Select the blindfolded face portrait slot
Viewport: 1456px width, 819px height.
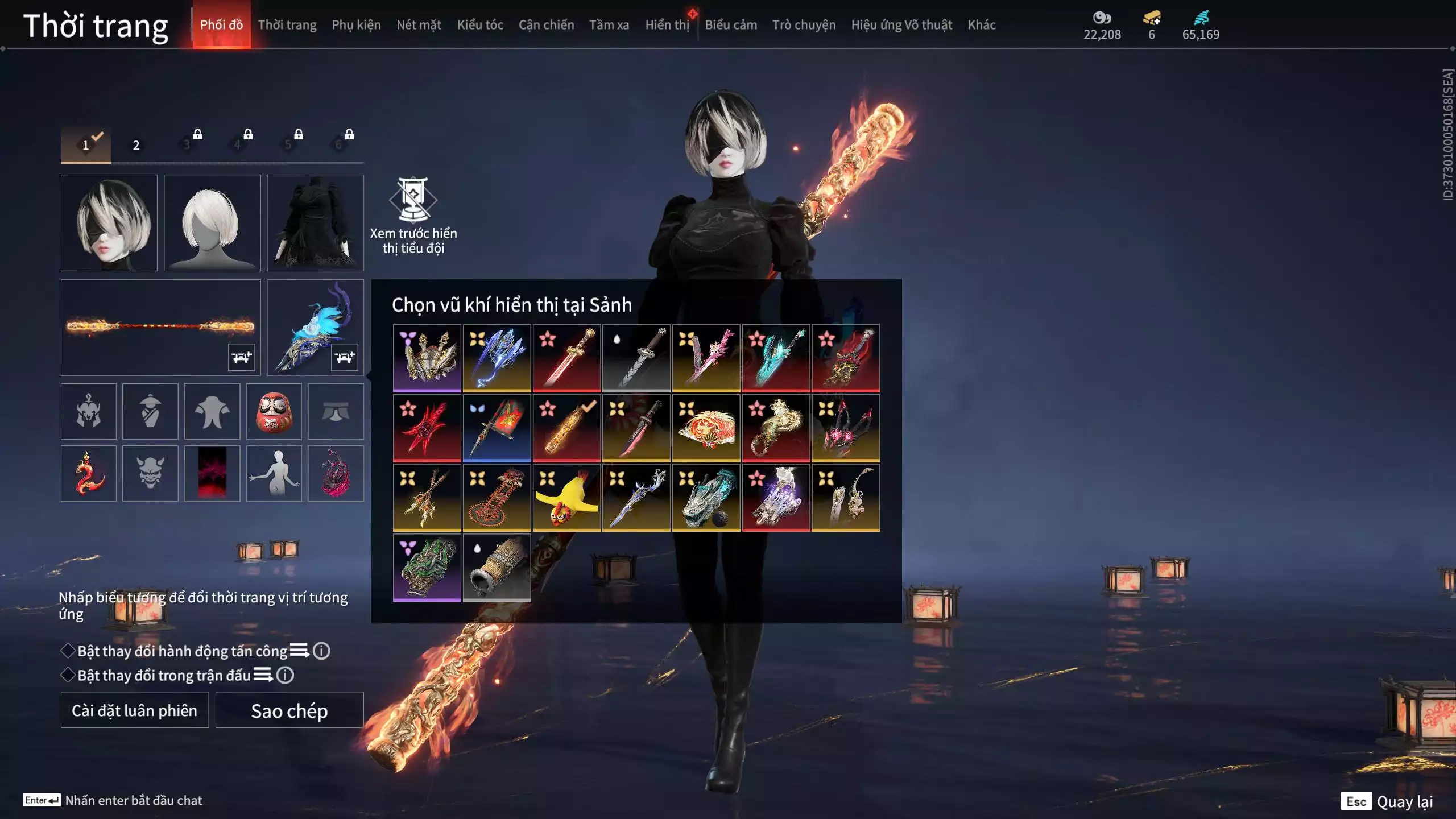pos(109,222)
